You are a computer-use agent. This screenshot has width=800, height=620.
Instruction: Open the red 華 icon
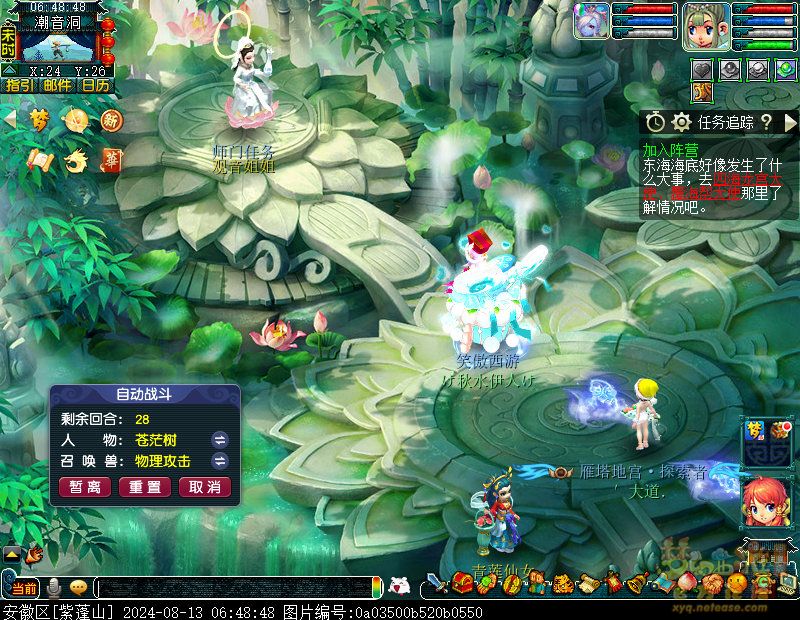pos(111,159)
